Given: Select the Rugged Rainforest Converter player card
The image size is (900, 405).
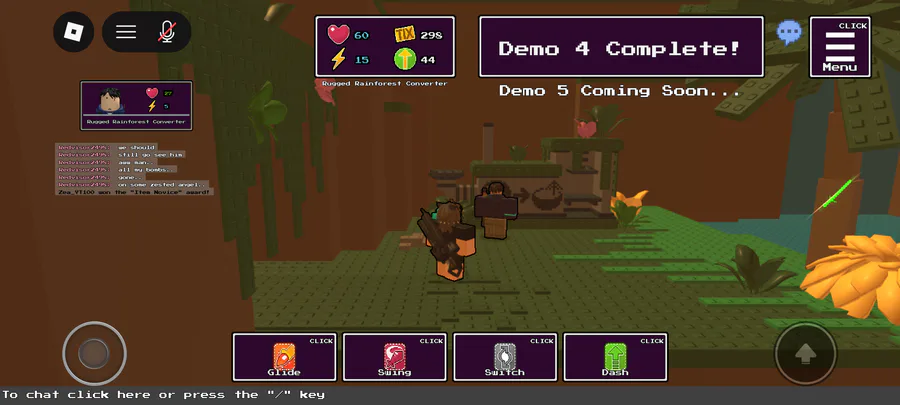Looking at the screenshot, I should 136,105.
